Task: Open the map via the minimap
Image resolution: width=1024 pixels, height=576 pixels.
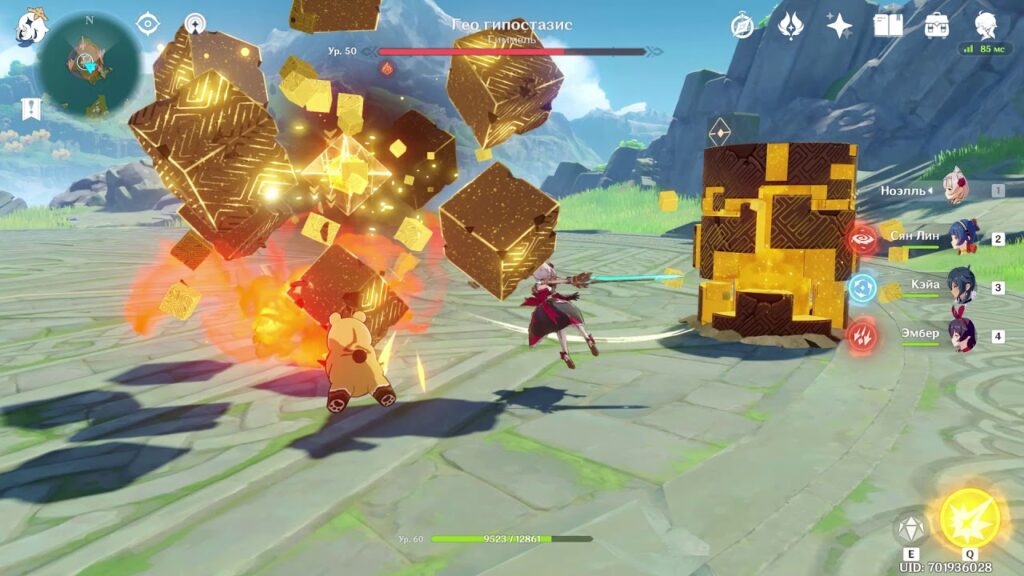Action: [88, 63]
